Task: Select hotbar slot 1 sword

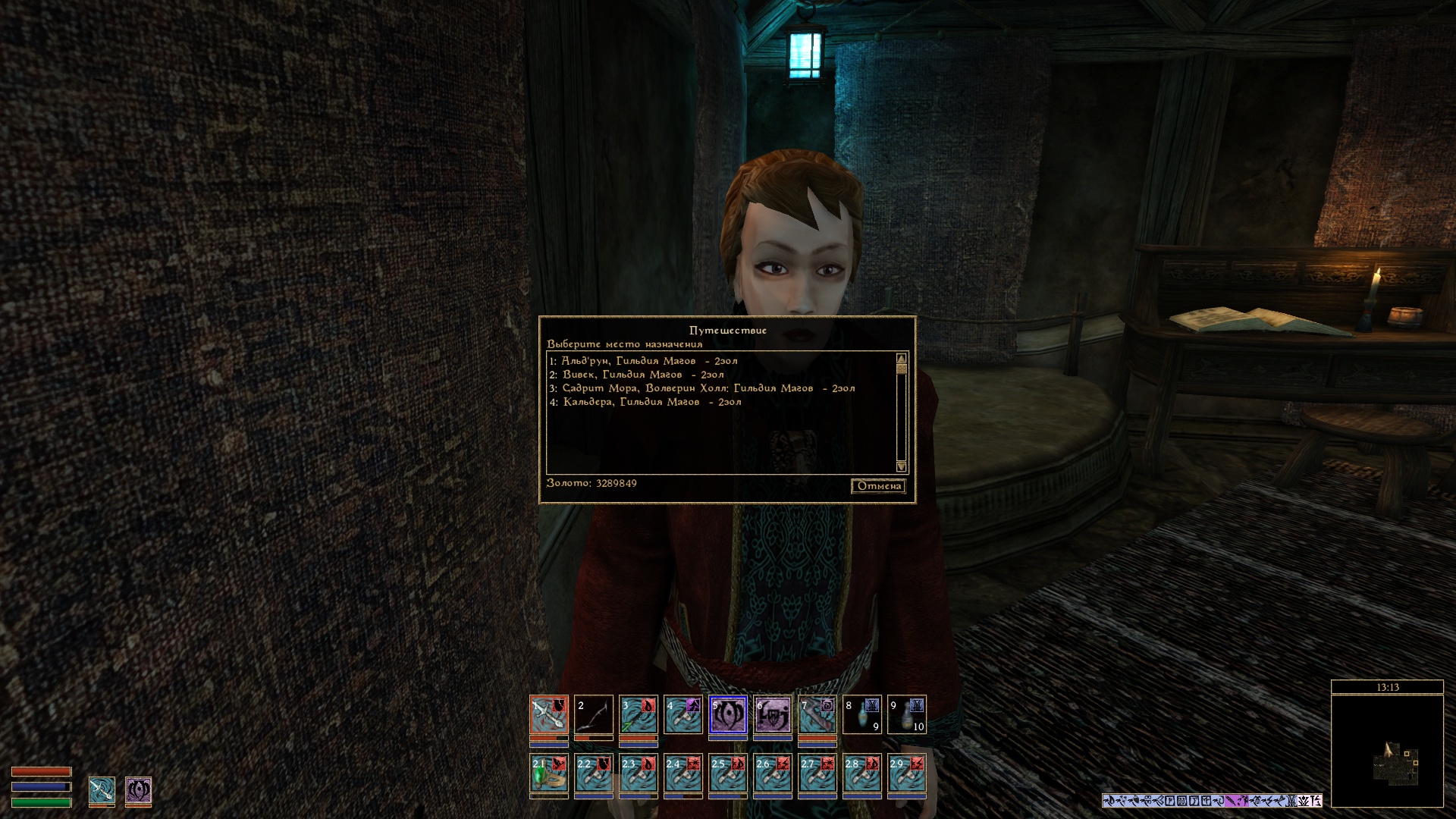Action: [549, 714]
